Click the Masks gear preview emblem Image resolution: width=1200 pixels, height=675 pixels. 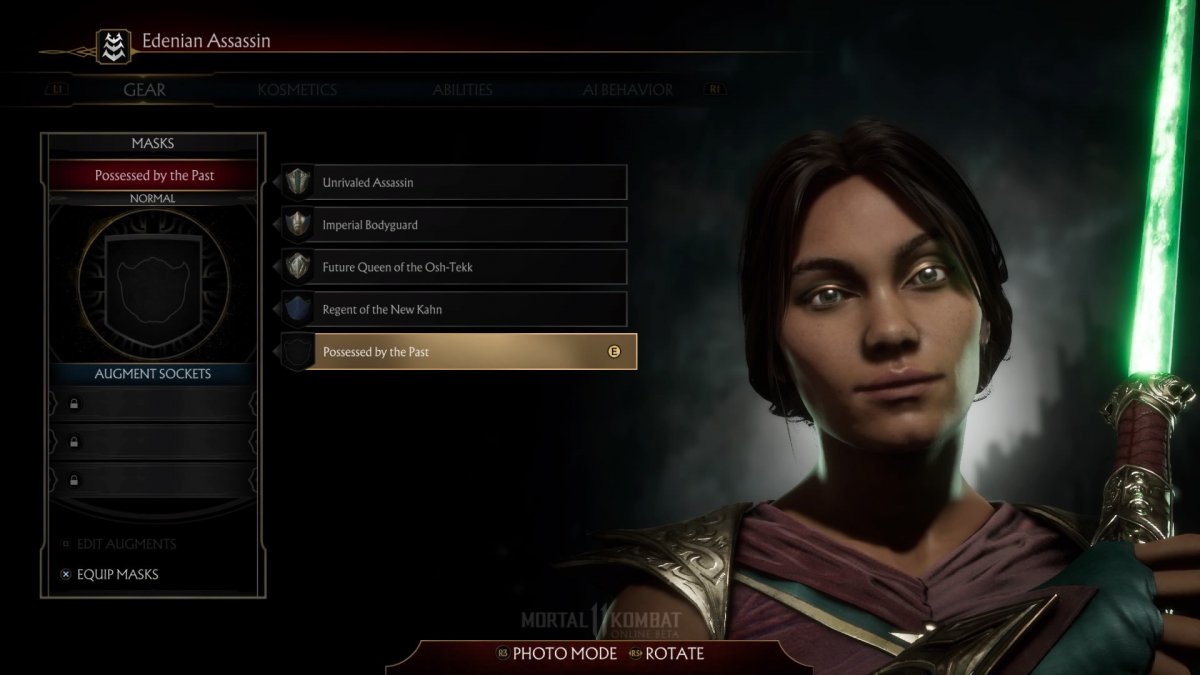[153, 282]
